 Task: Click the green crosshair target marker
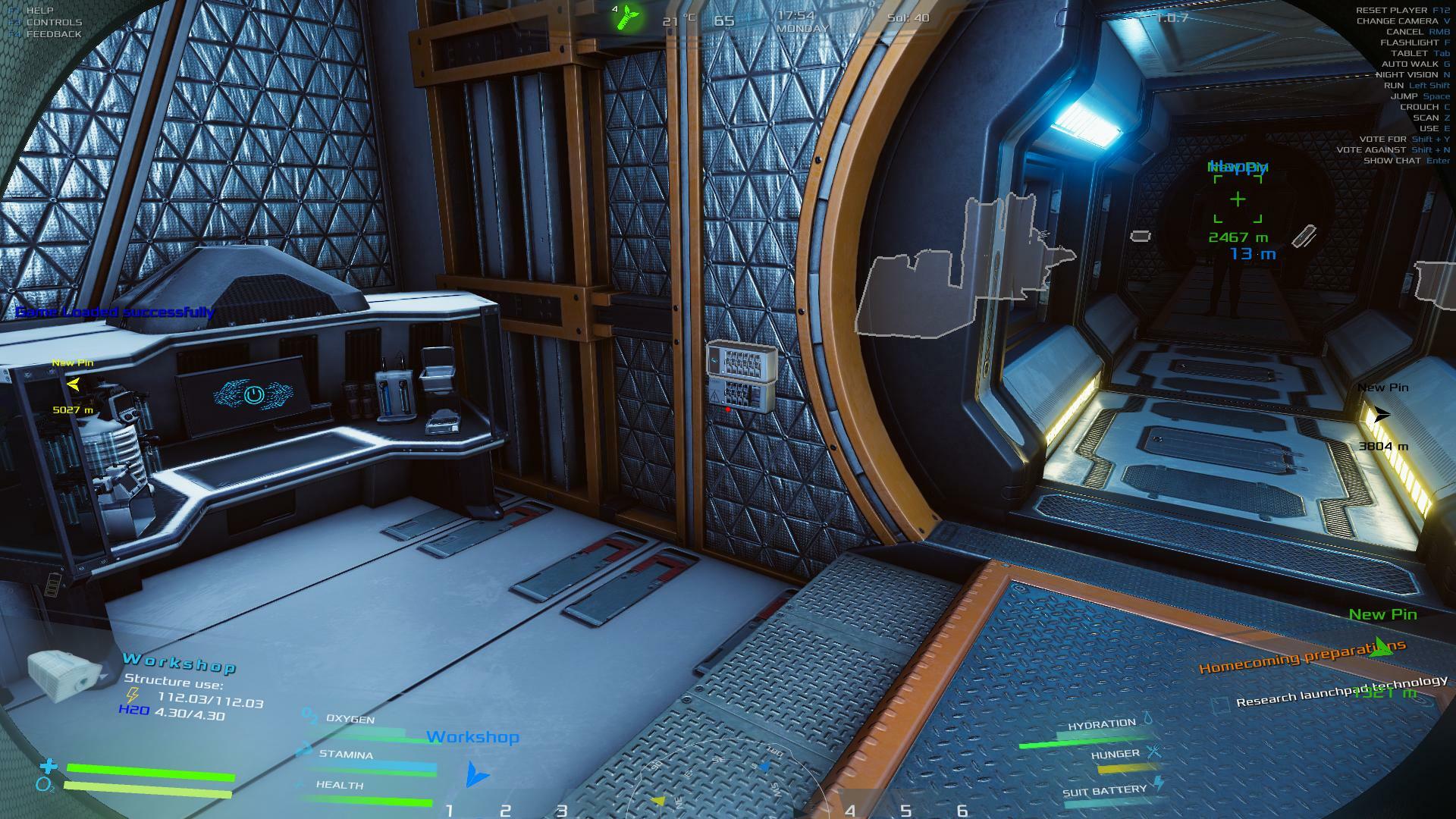click(x=1238, y=199)
